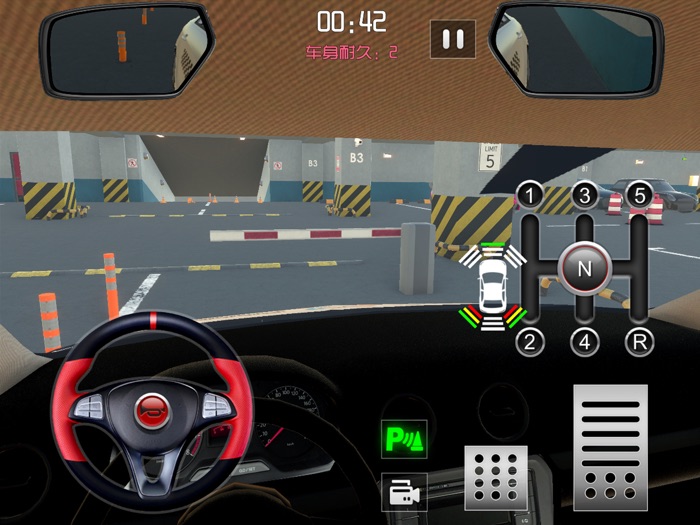Select third gear on shifter
The image size is (700, 525).
point(585,194)
